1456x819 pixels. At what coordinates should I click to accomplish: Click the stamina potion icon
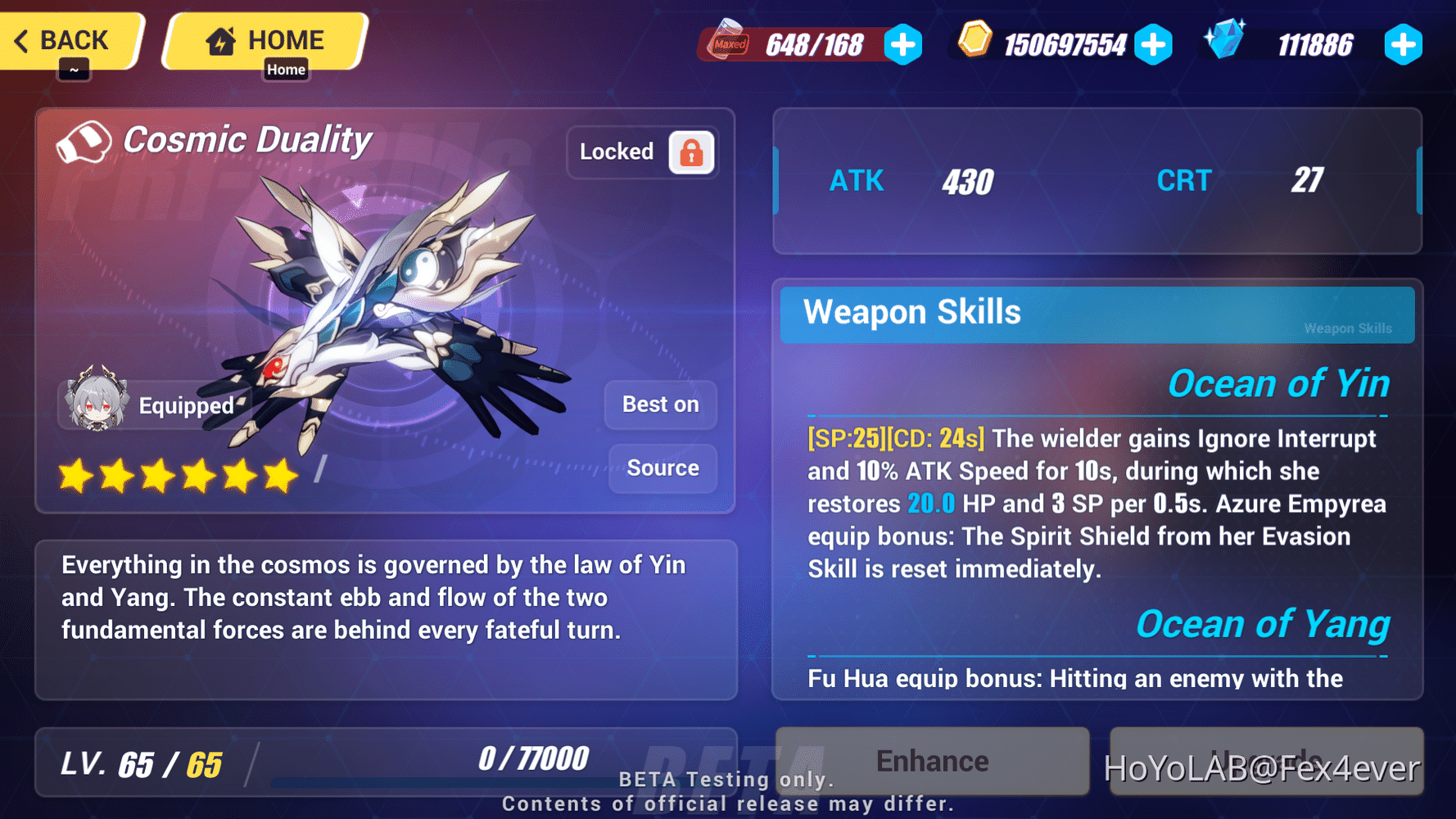(726, 44)
